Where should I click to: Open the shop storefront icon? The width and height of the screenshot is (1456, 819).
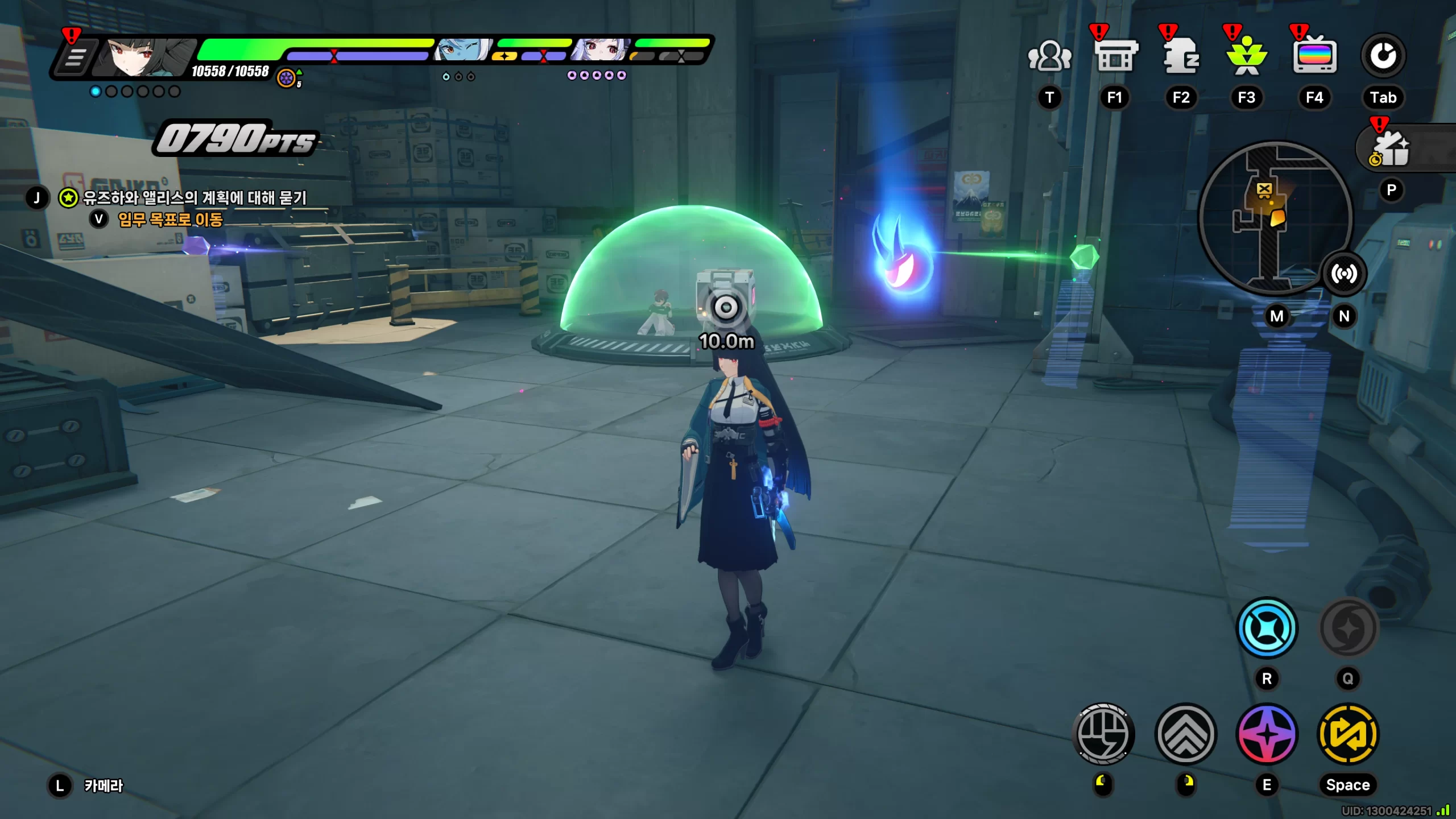[x=1115, y=57]
